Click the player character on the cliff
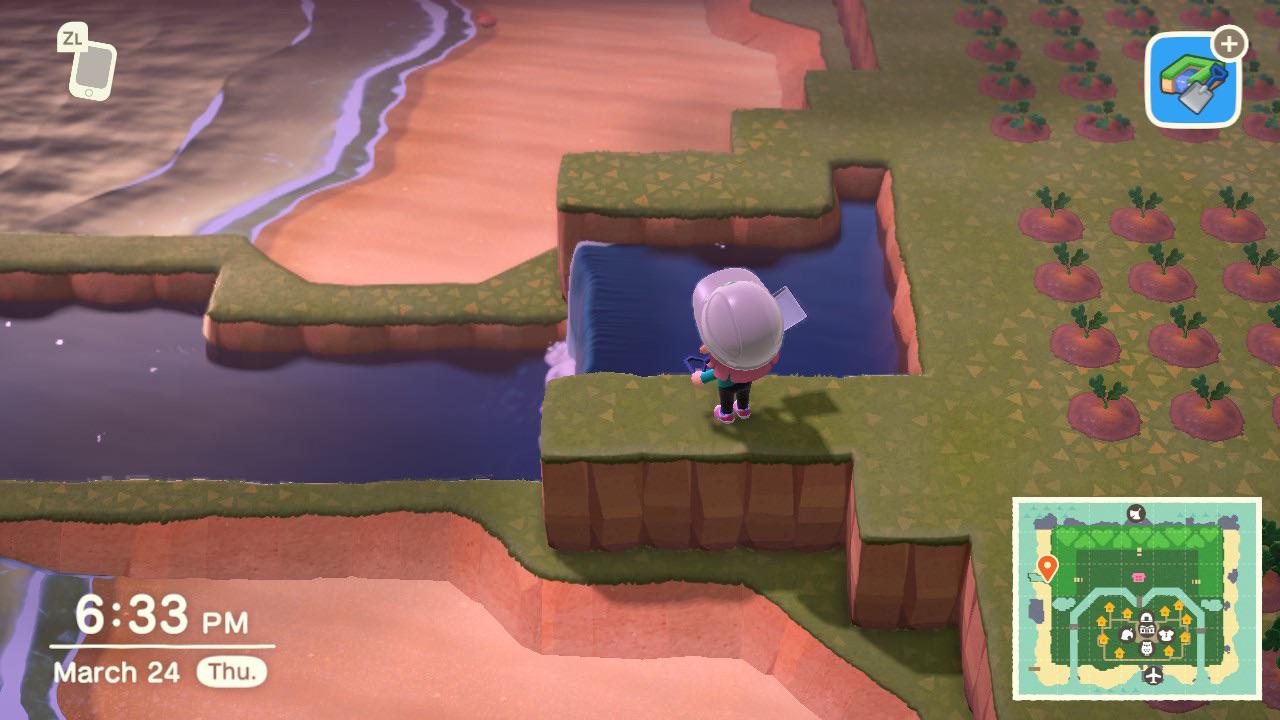Viewport: 1280px width, 720px height. 735,350
